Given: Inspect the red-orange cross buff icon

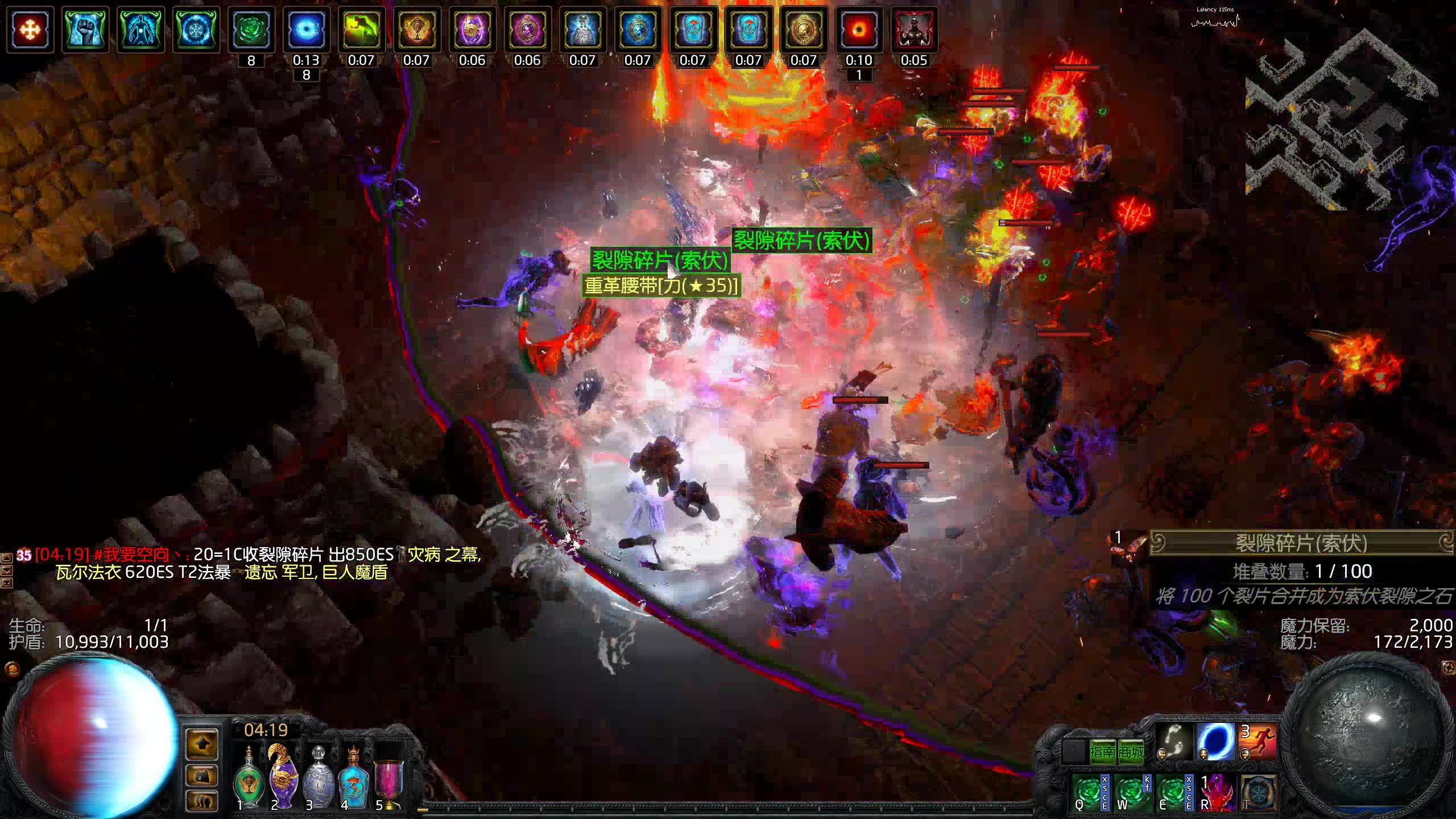Looking at the screenshot, I should 30,30.
